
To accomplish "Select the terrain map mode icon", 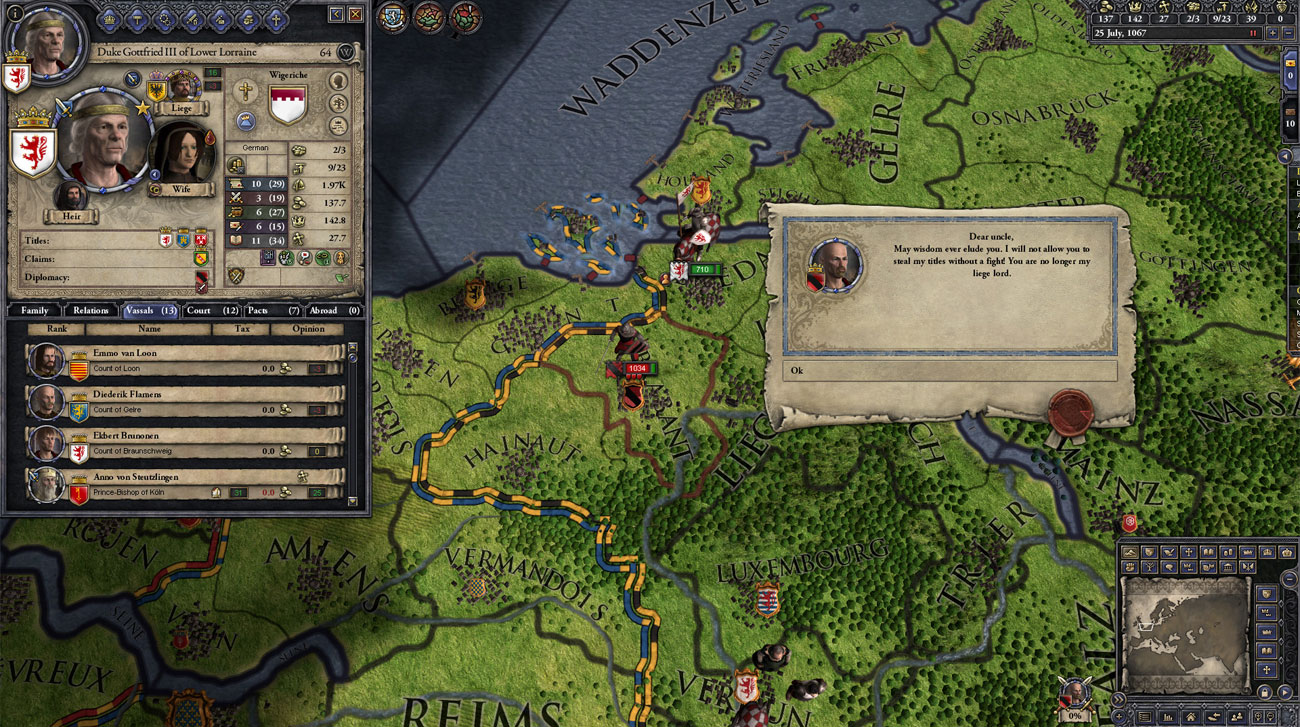I will 1131,551.
